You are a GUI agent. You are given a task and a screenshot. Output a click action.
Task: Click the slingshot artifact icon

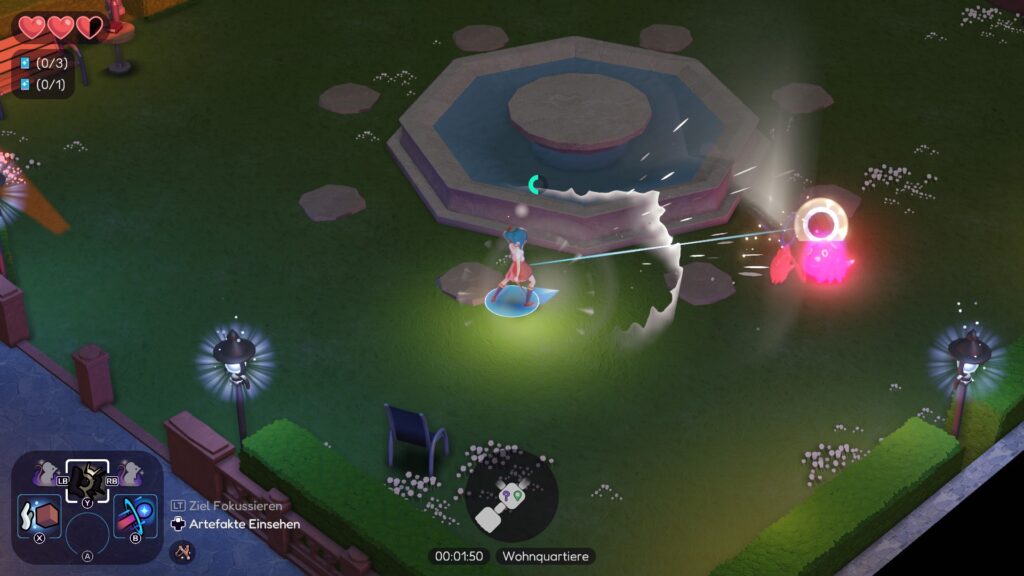pyautogui.click(x=182, y=550)
